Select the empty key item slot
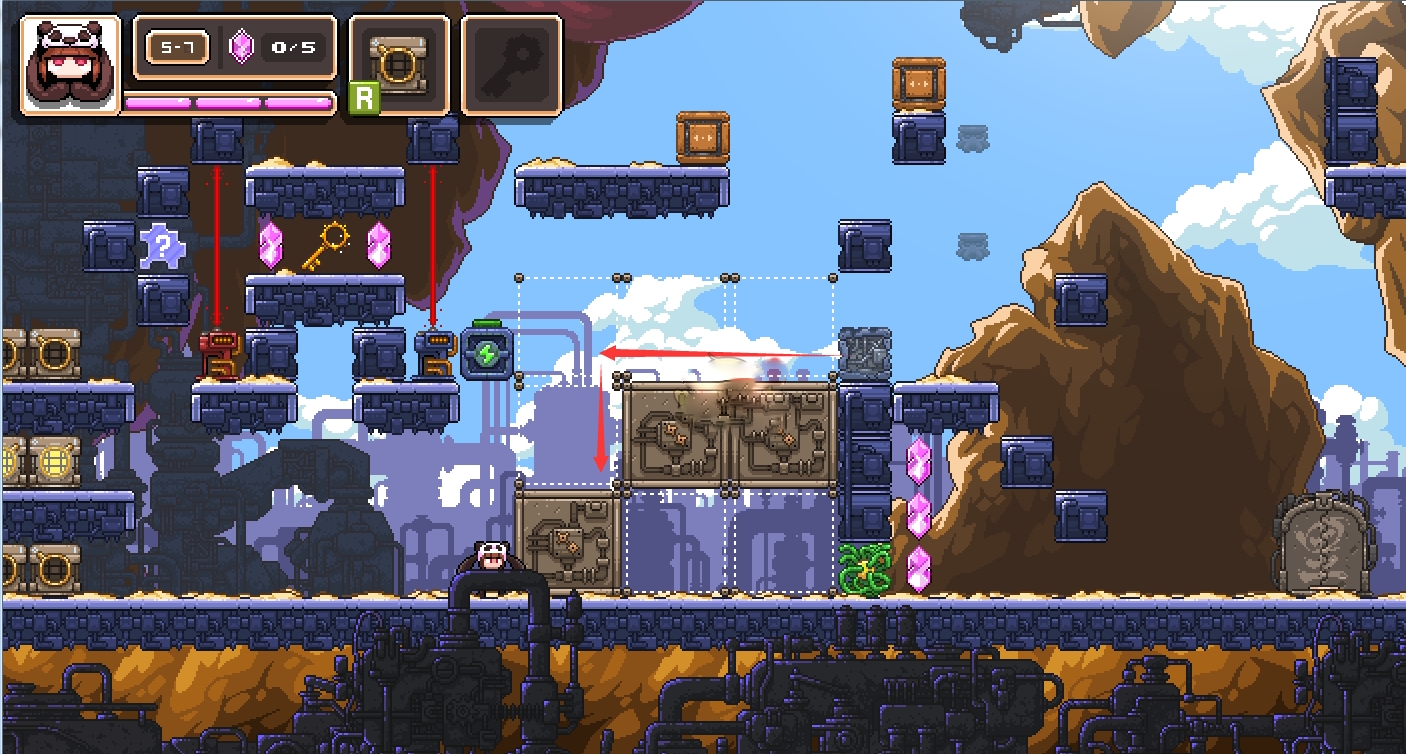 (510, 65)
